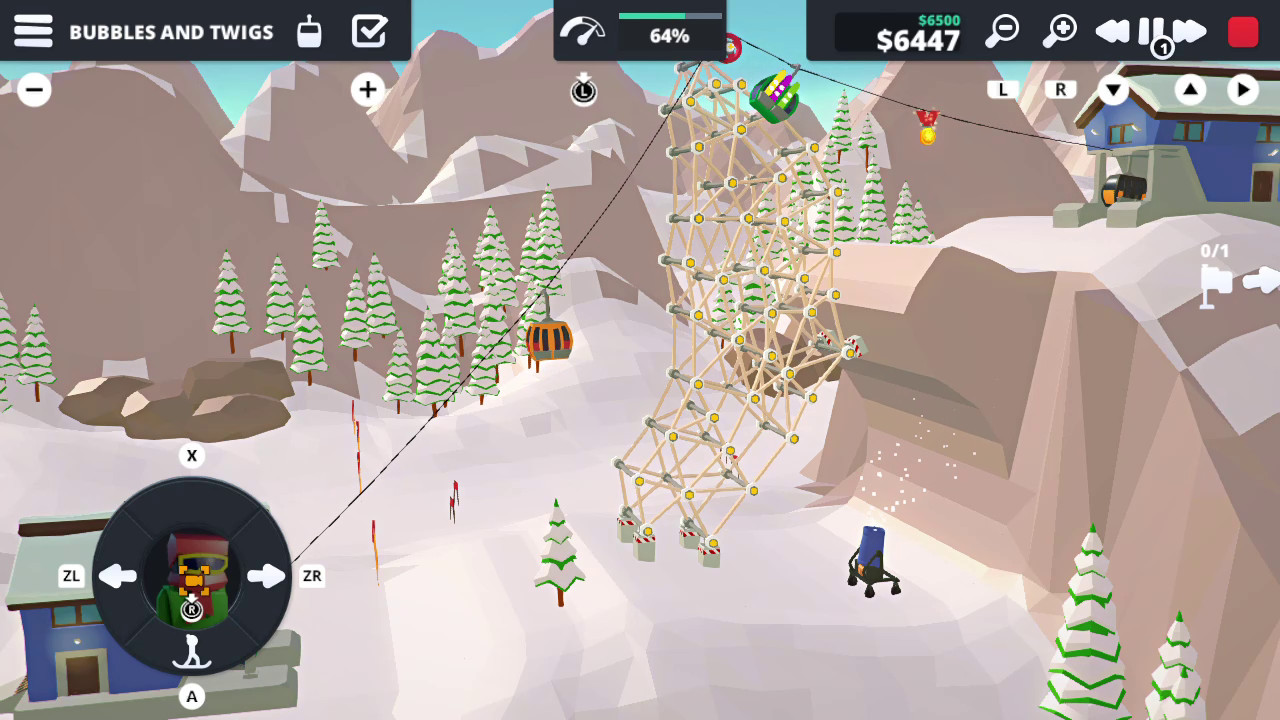Image resolution: width=1280 pixels, height=720 pixels.
Task: Click the circled right-arrow button top right
Action: tap(1243, 89)
